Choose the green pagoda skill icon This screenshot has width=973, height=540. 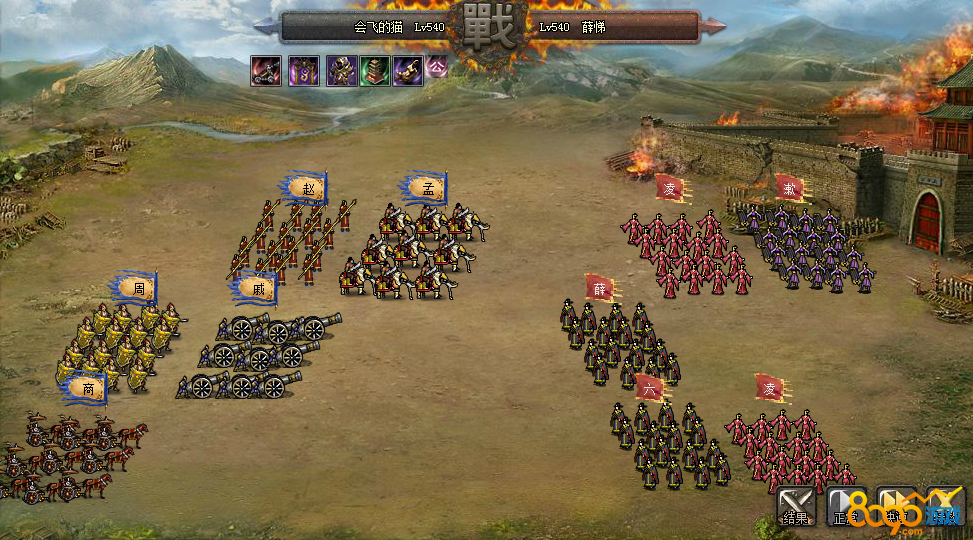[x=375, y=71]
